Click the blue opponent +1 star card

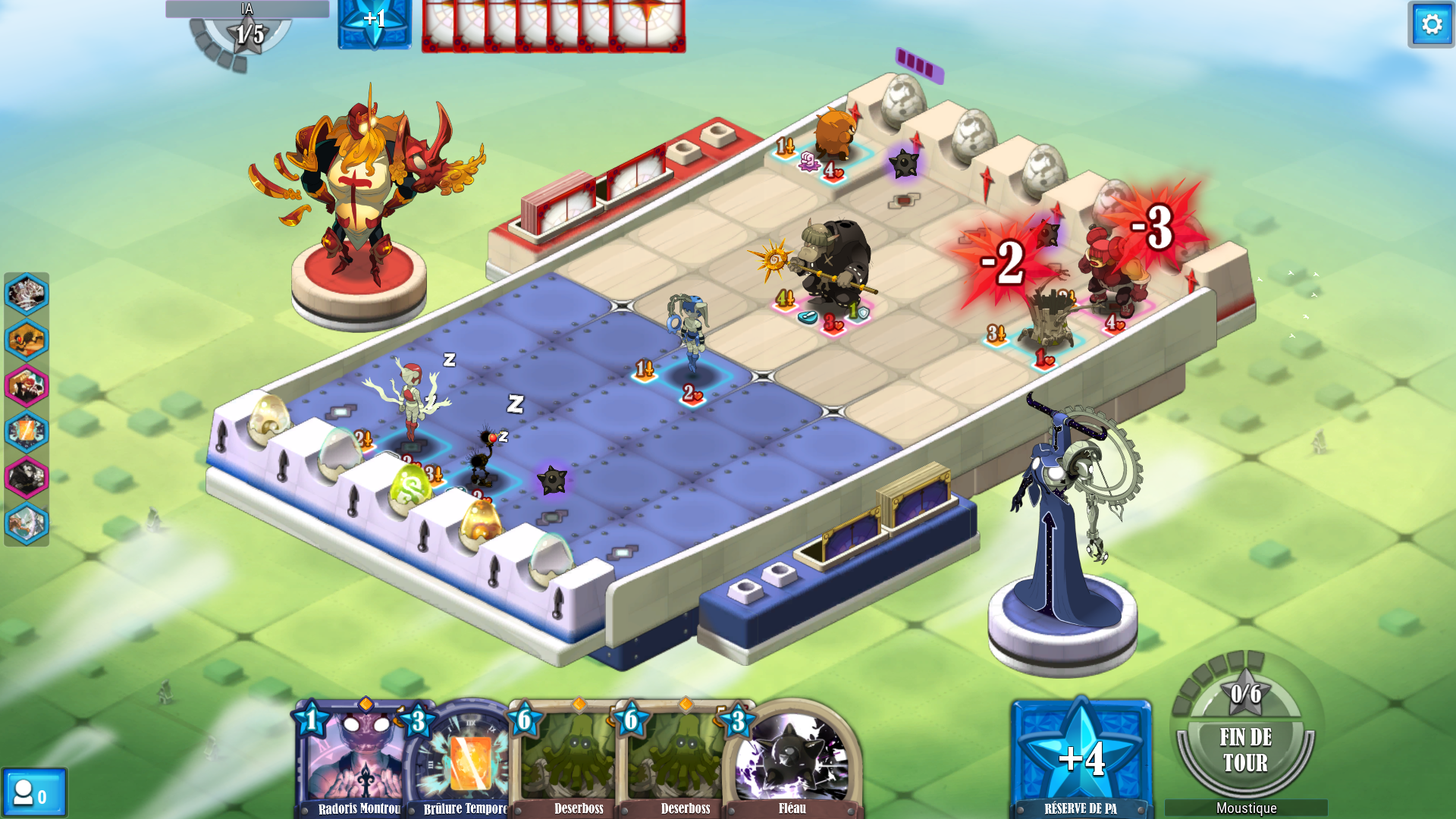coord(375,23)
